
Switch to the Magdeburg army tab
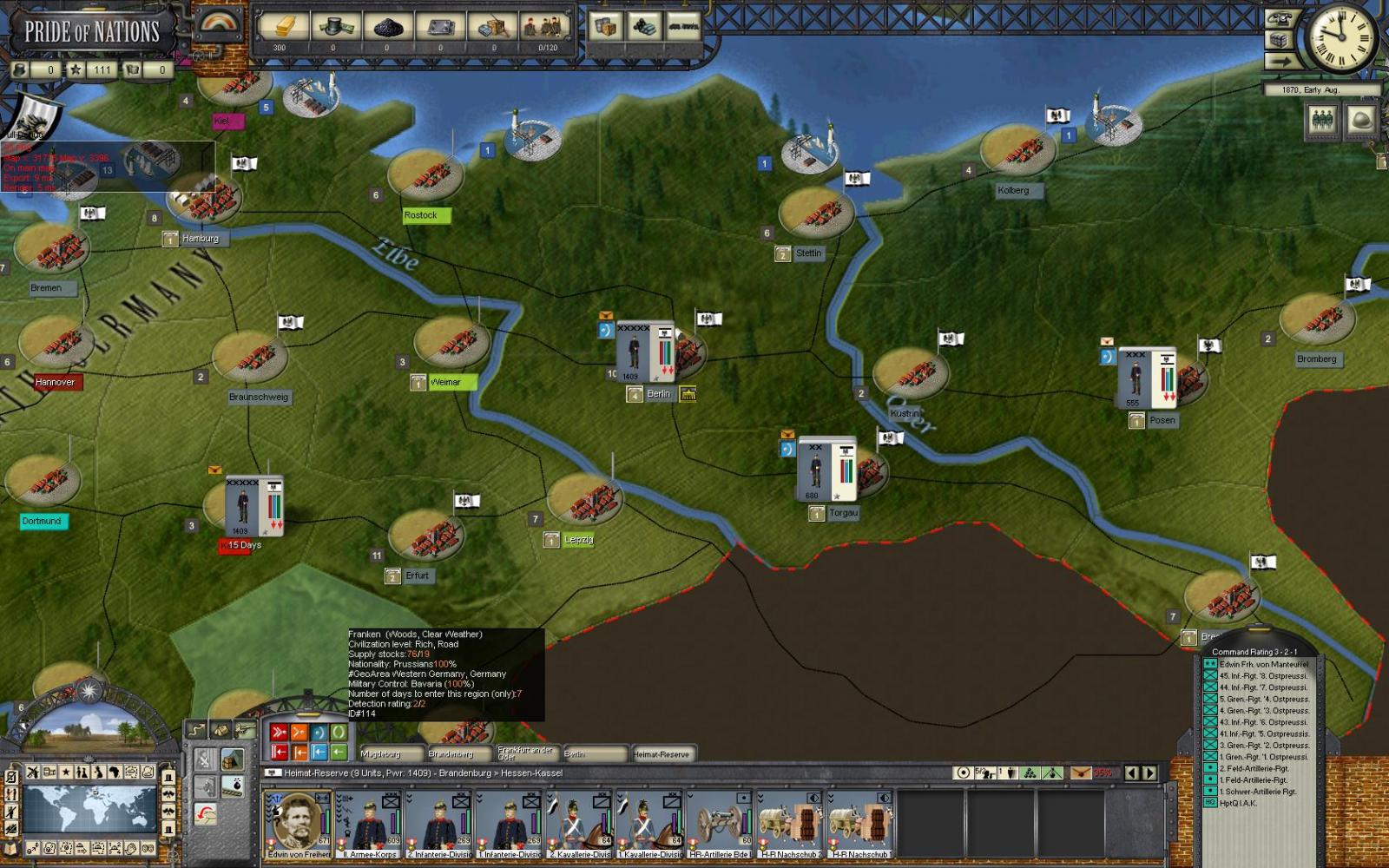390,754
